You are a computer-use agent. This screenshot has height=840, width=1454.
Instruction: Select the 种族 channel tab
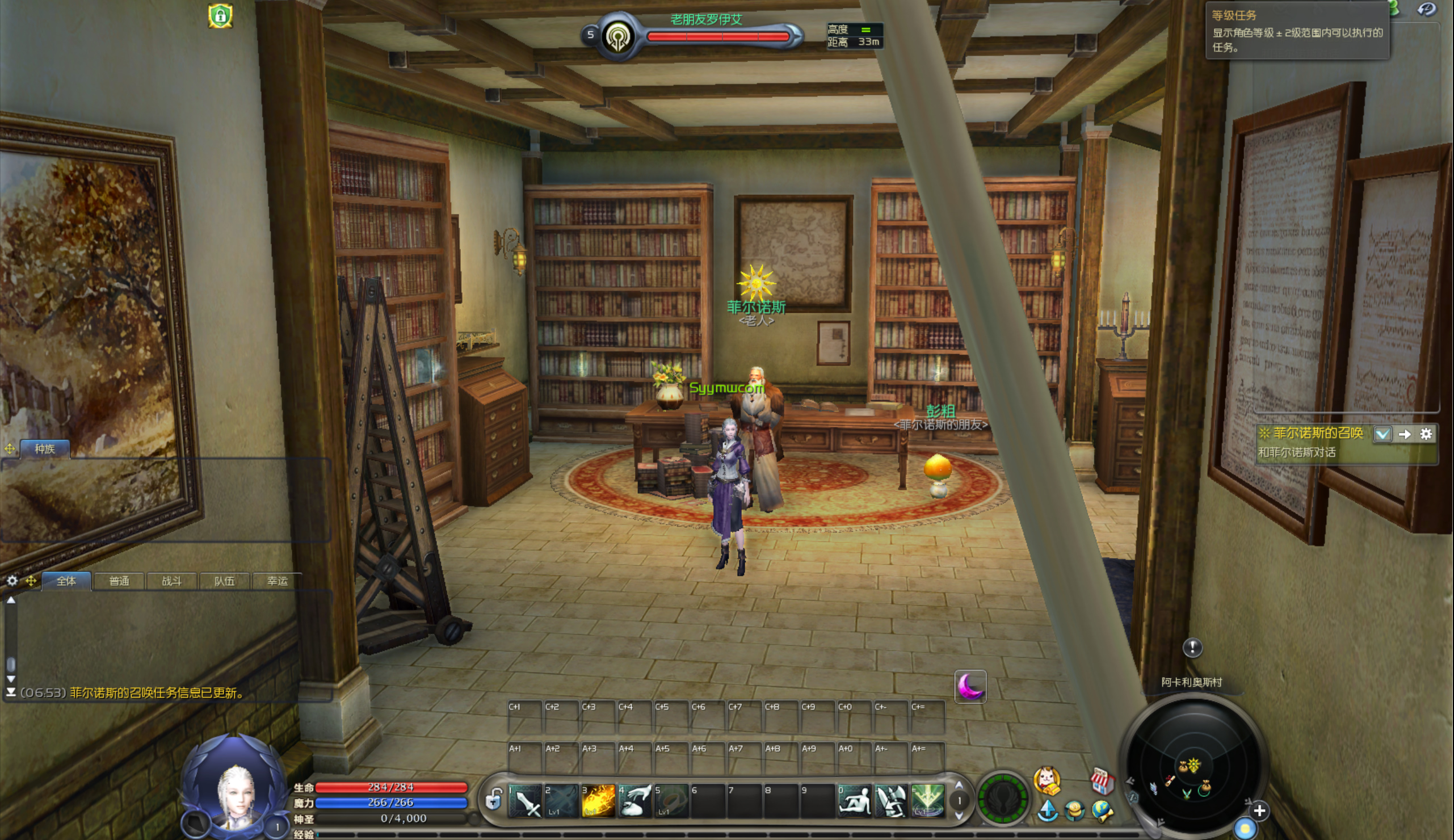click(45, 449)
